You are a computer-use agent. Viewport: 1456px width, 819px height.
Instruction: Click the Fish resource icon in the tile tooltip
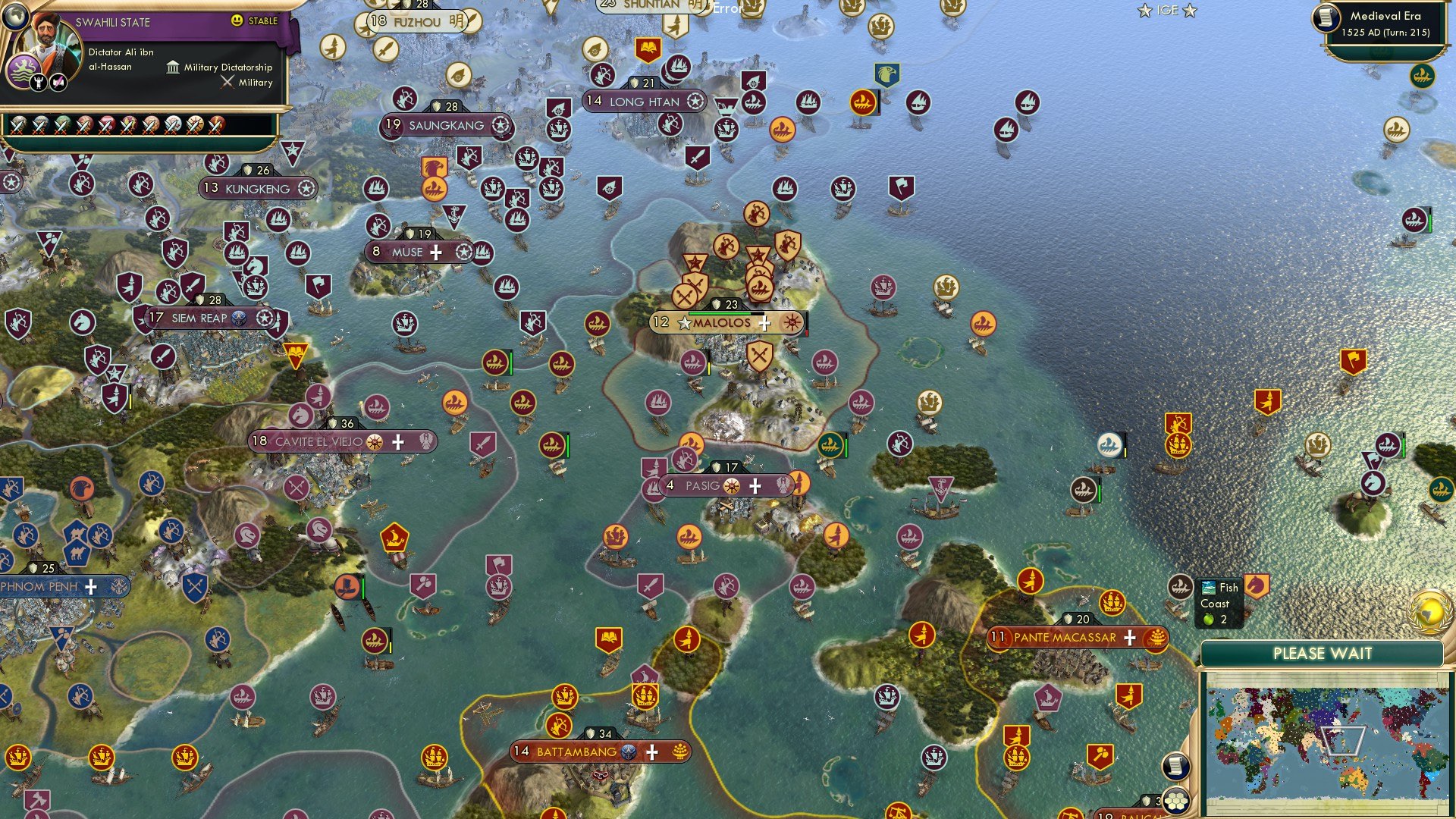pos(1208,588)
